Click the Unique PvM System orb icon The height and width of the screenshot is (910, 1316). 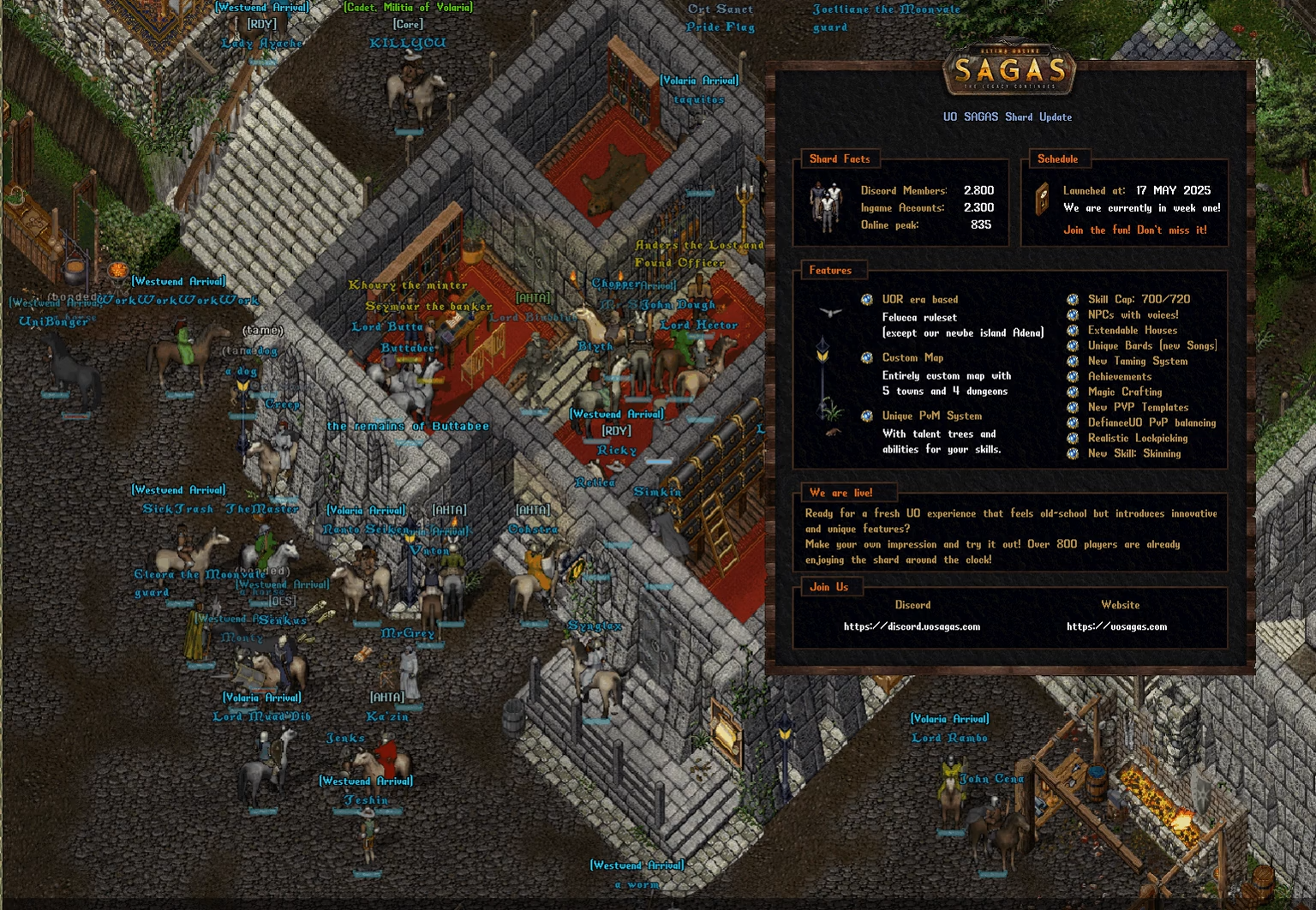coord(866,416)
